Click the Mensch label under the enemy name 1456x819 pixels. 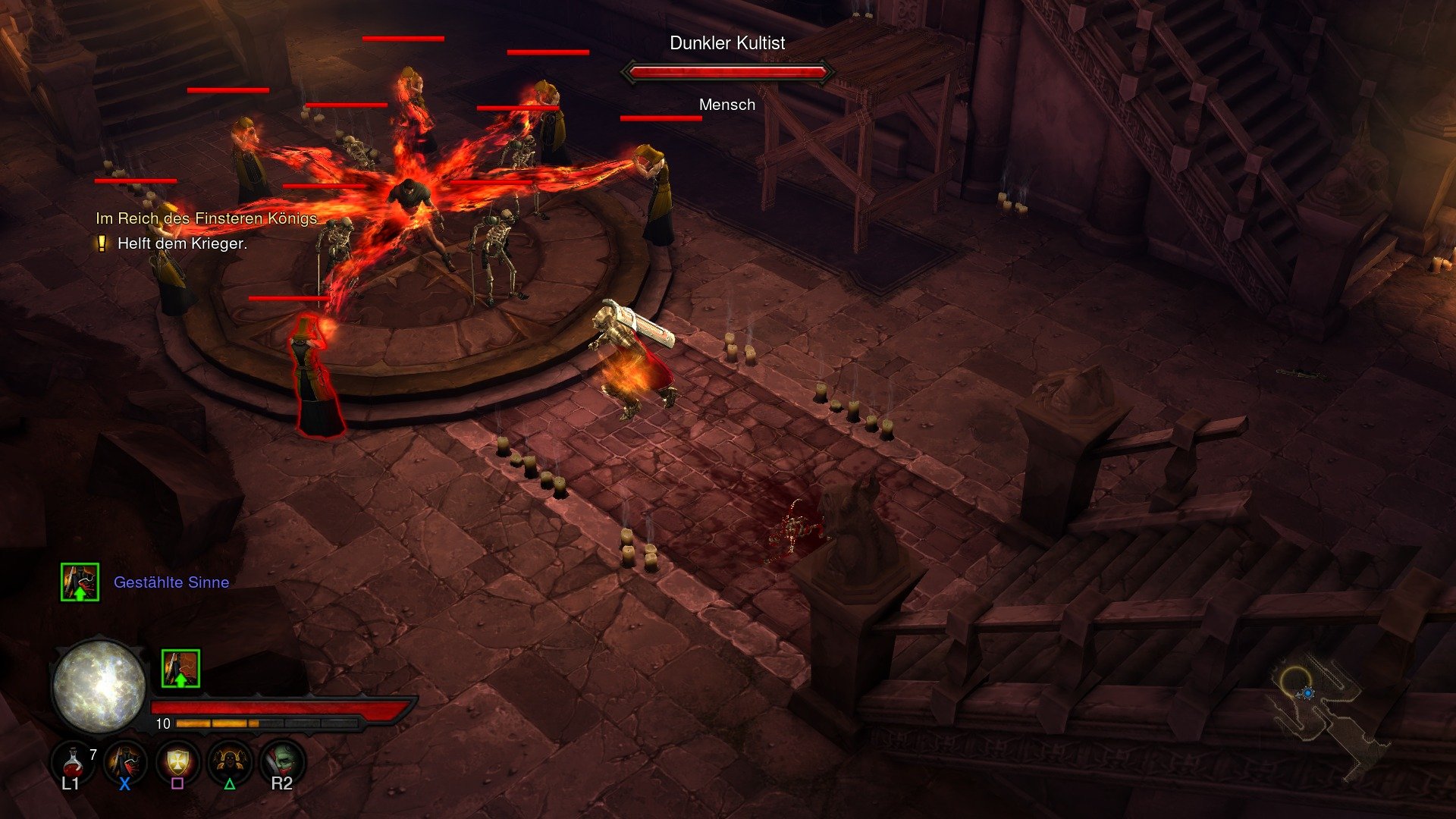[727, 105]
